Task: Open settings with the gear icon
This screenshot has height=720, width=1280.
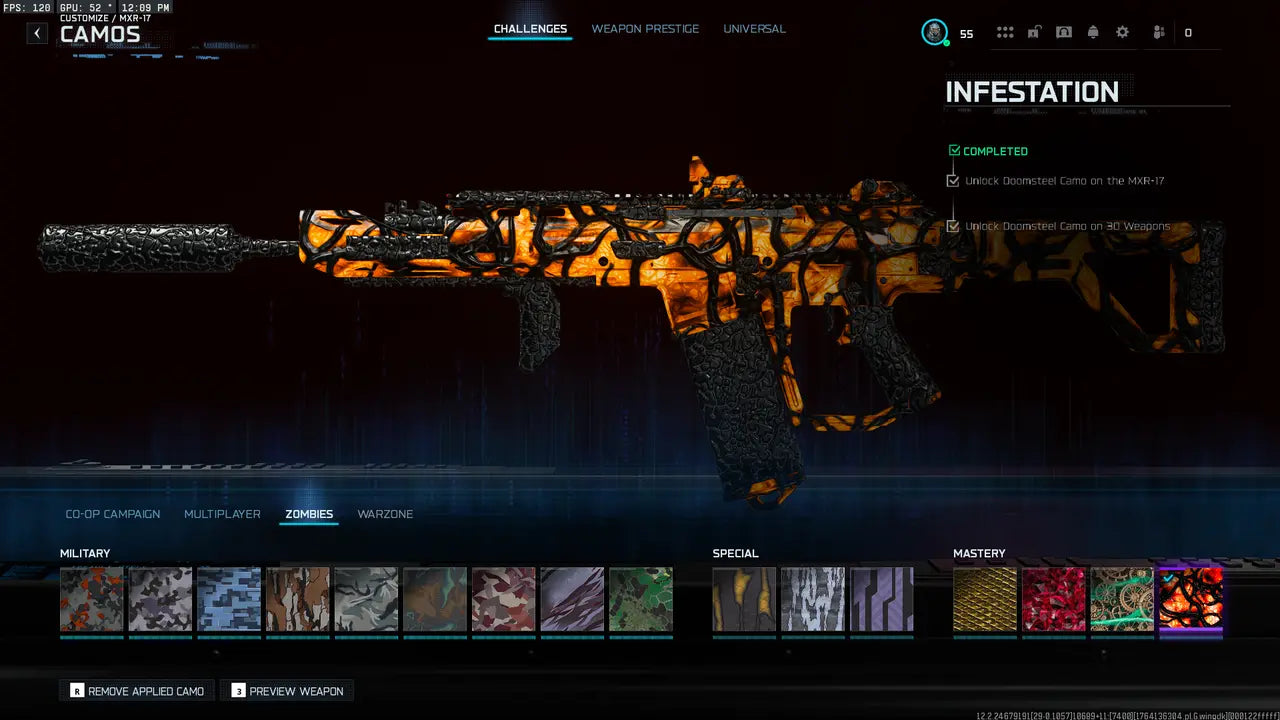Action: click(x=1122, y=33)
